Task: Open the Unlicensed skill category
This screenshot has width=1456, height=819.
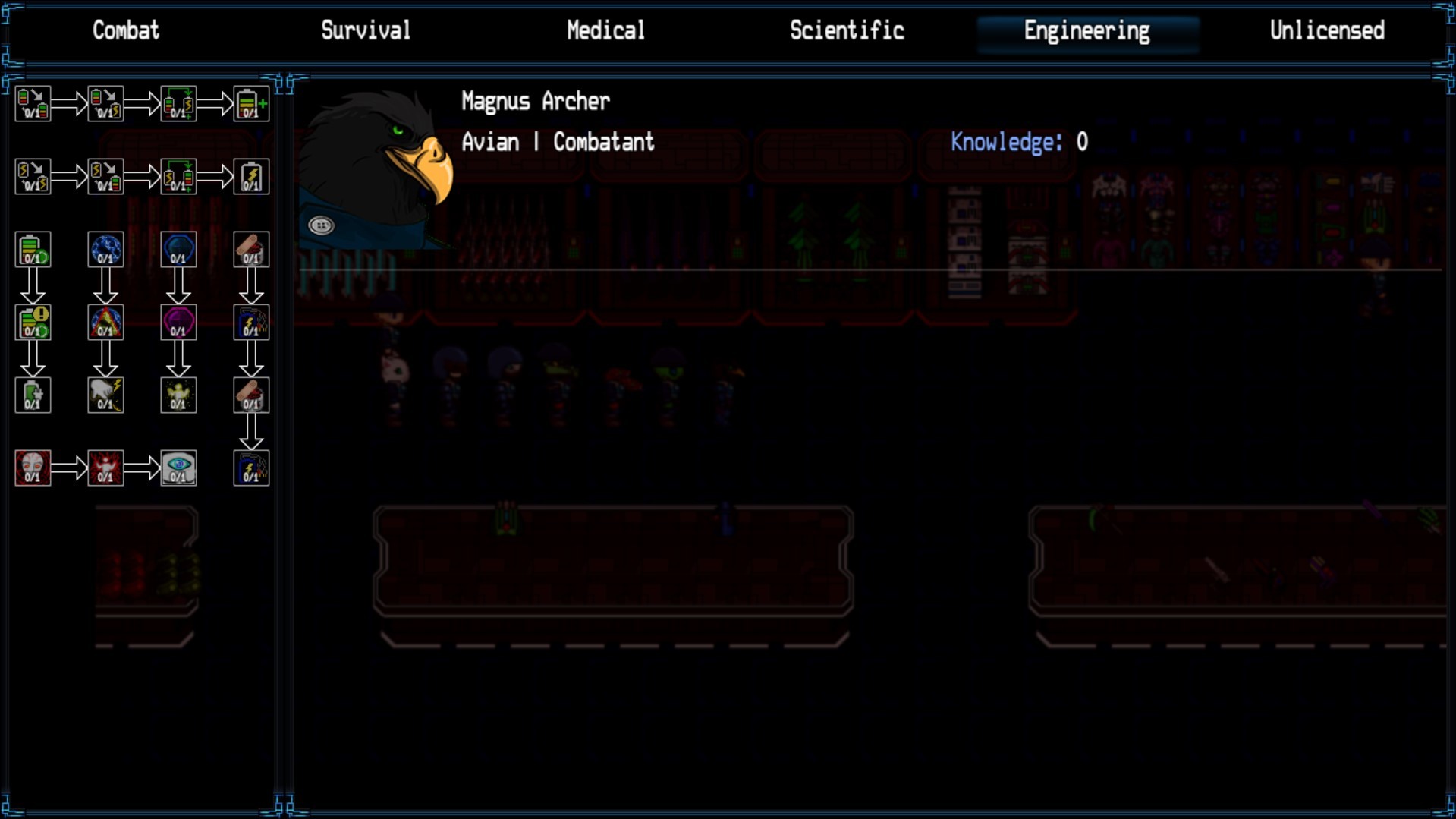Action: (1327, 31)
